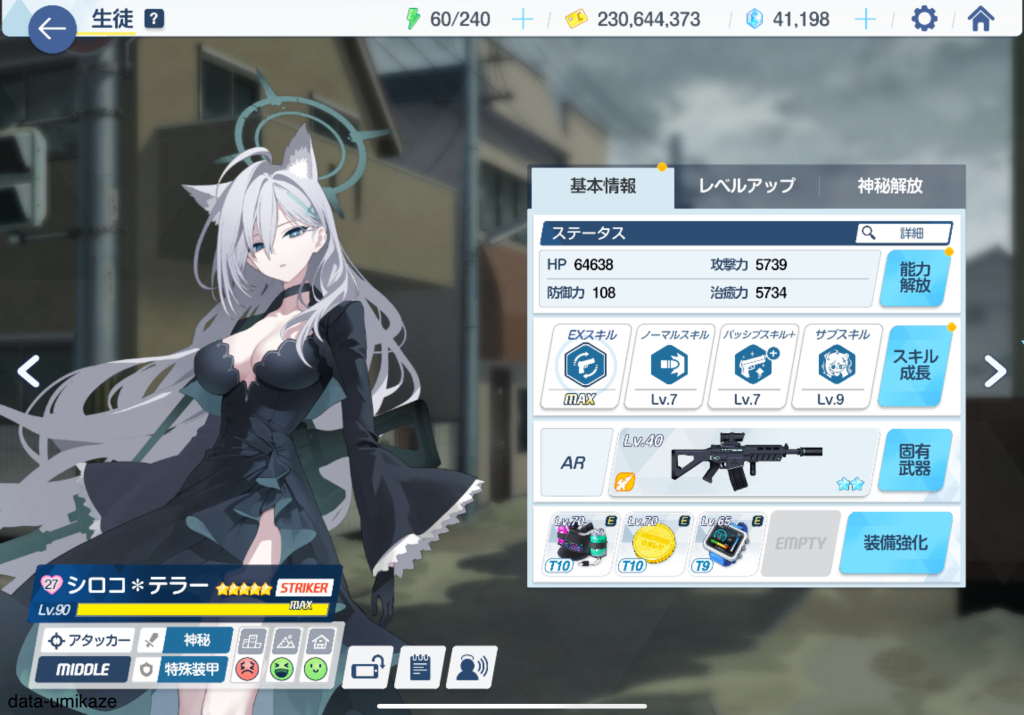Open the 生徒 help question mark
This screenshot has height=715, width=1024.
pos(154,19)
